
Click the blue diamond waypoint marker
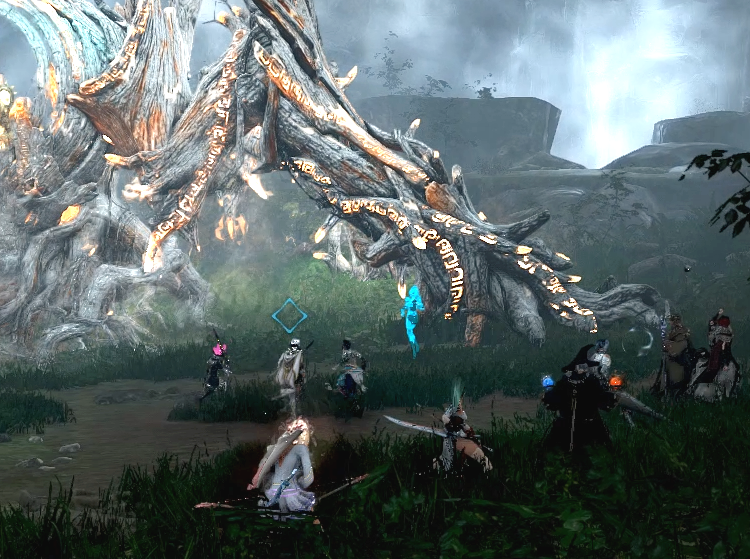(290, 316)
